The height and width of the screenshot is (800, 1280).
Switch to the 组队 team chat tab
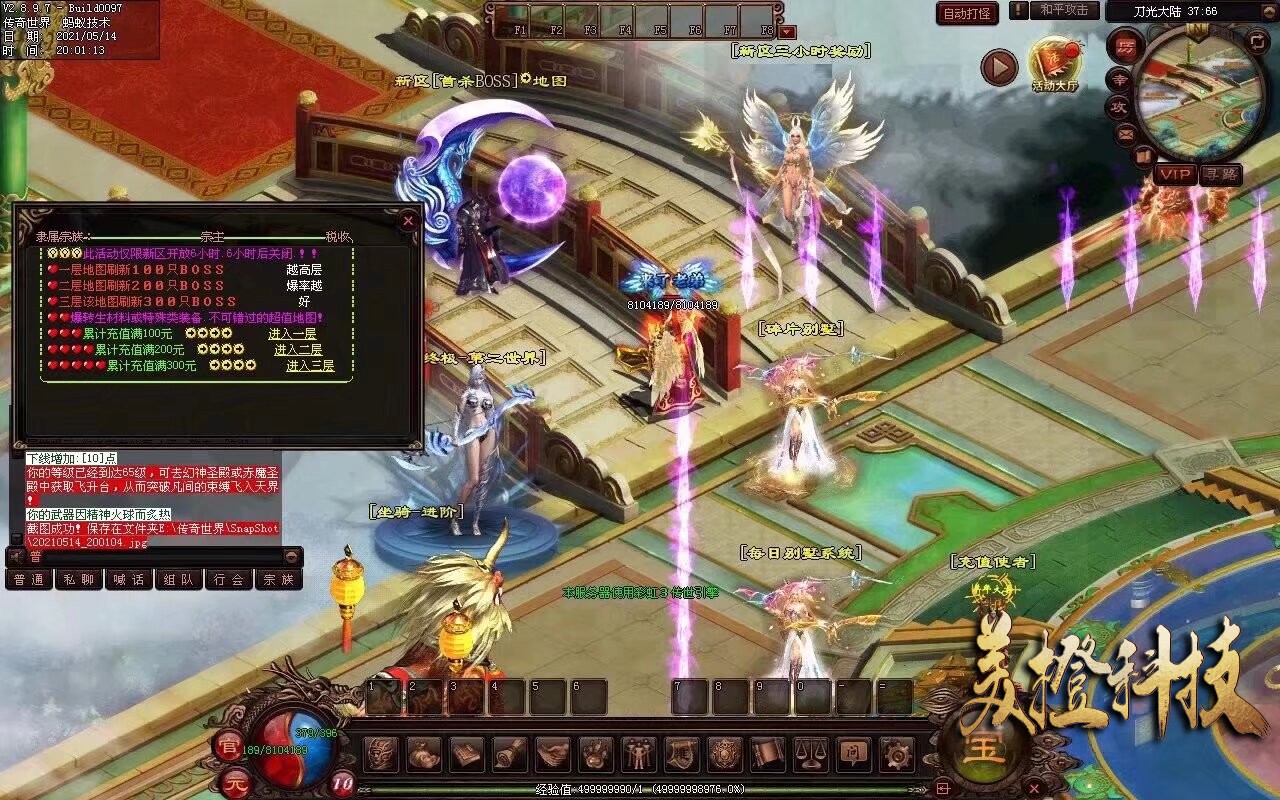tap(179, 579)
